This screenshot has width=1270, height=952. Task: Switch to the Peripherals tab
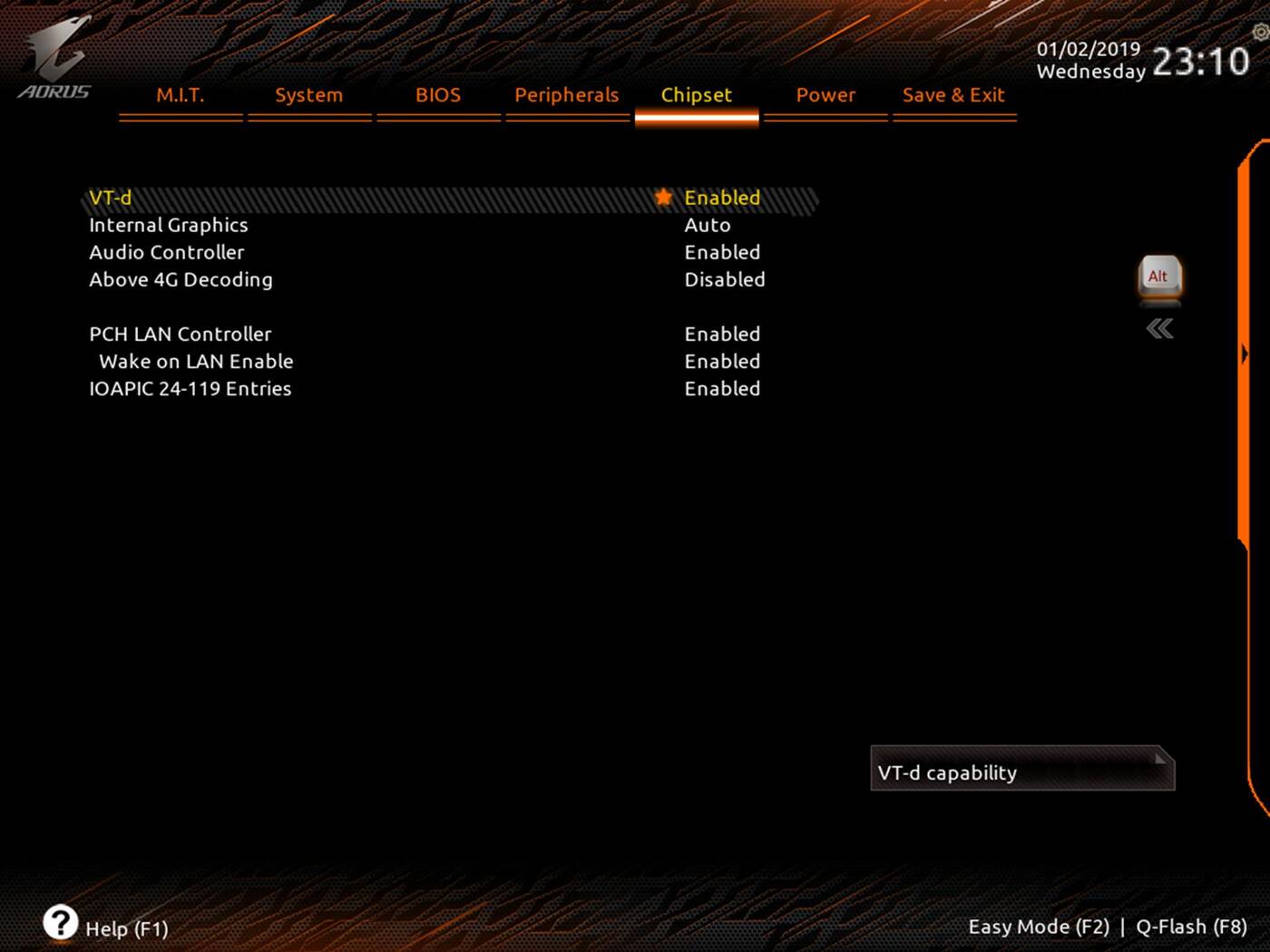pyautogui.click(x=566, y=94)
